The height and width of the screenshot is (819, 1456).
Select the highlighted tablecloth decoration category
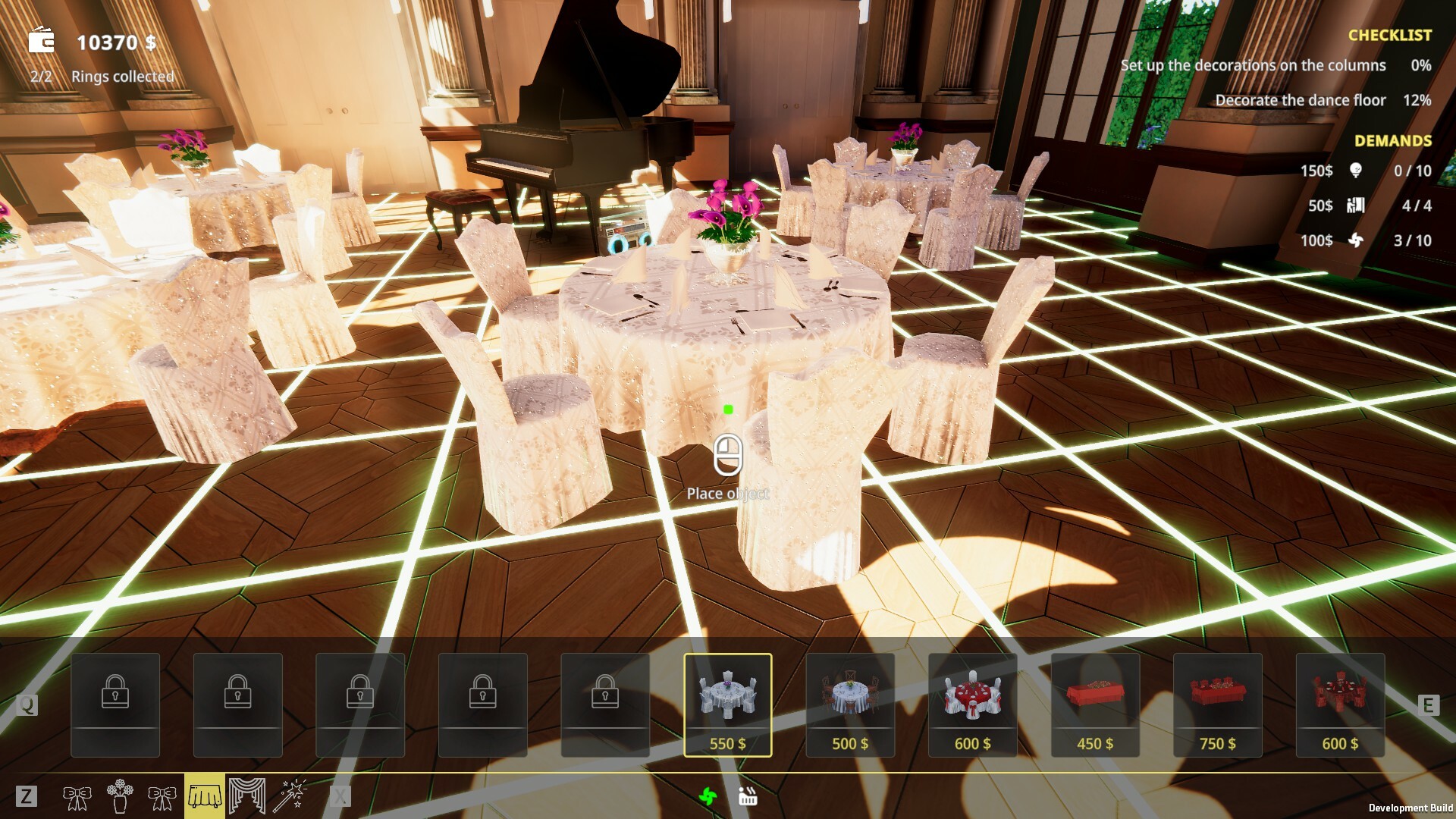click(206, 796)
